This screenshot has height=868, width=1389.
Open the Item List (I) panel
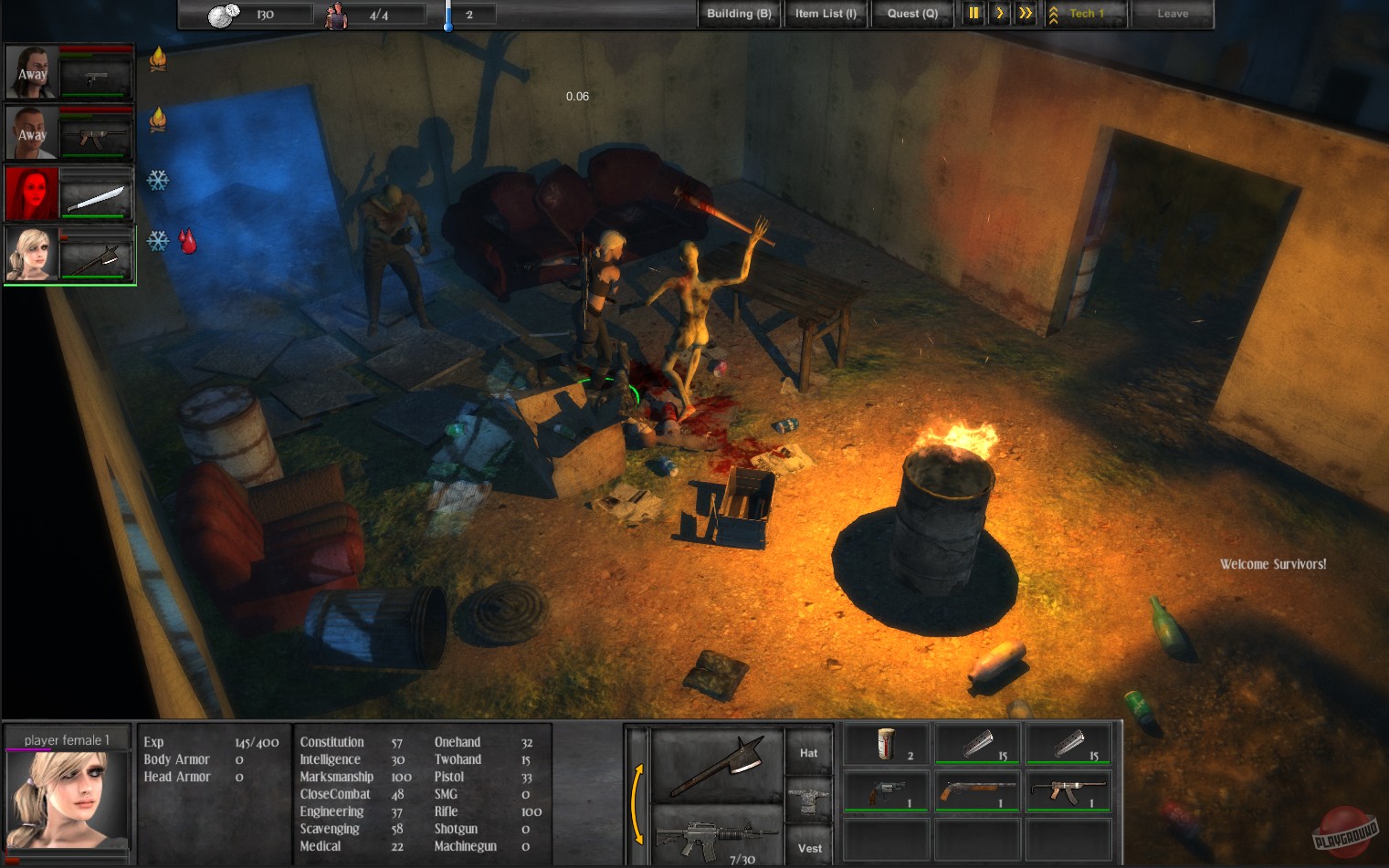pos(825,13)
